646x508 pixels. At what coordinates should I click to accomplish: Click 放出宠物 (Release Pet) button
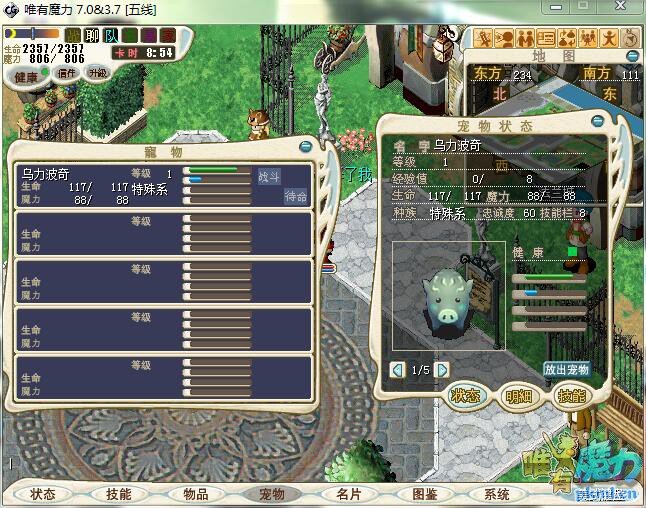click(567, 369)
